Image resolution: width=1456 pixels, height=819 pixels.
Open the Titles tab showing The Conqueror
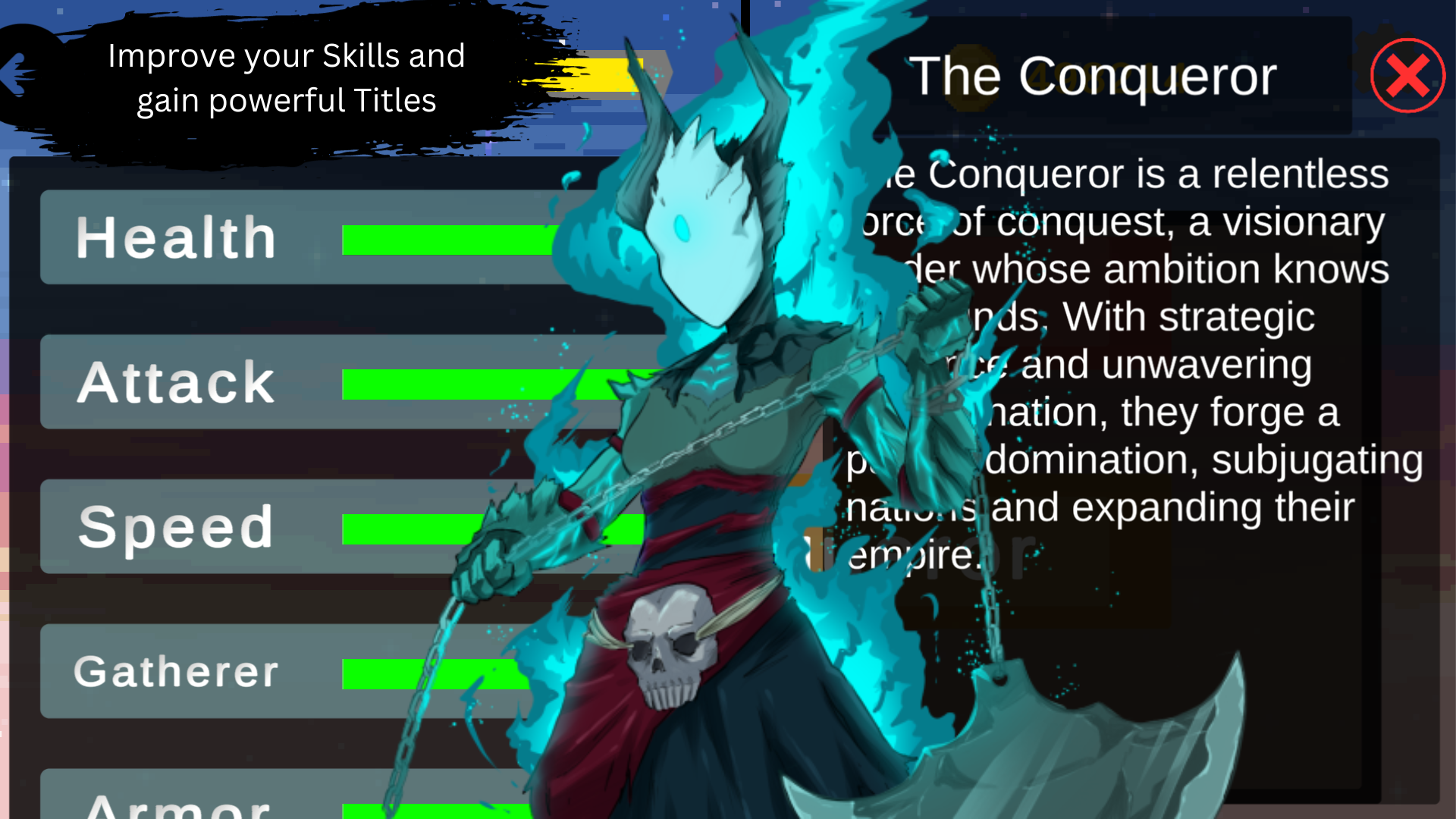1092,75
